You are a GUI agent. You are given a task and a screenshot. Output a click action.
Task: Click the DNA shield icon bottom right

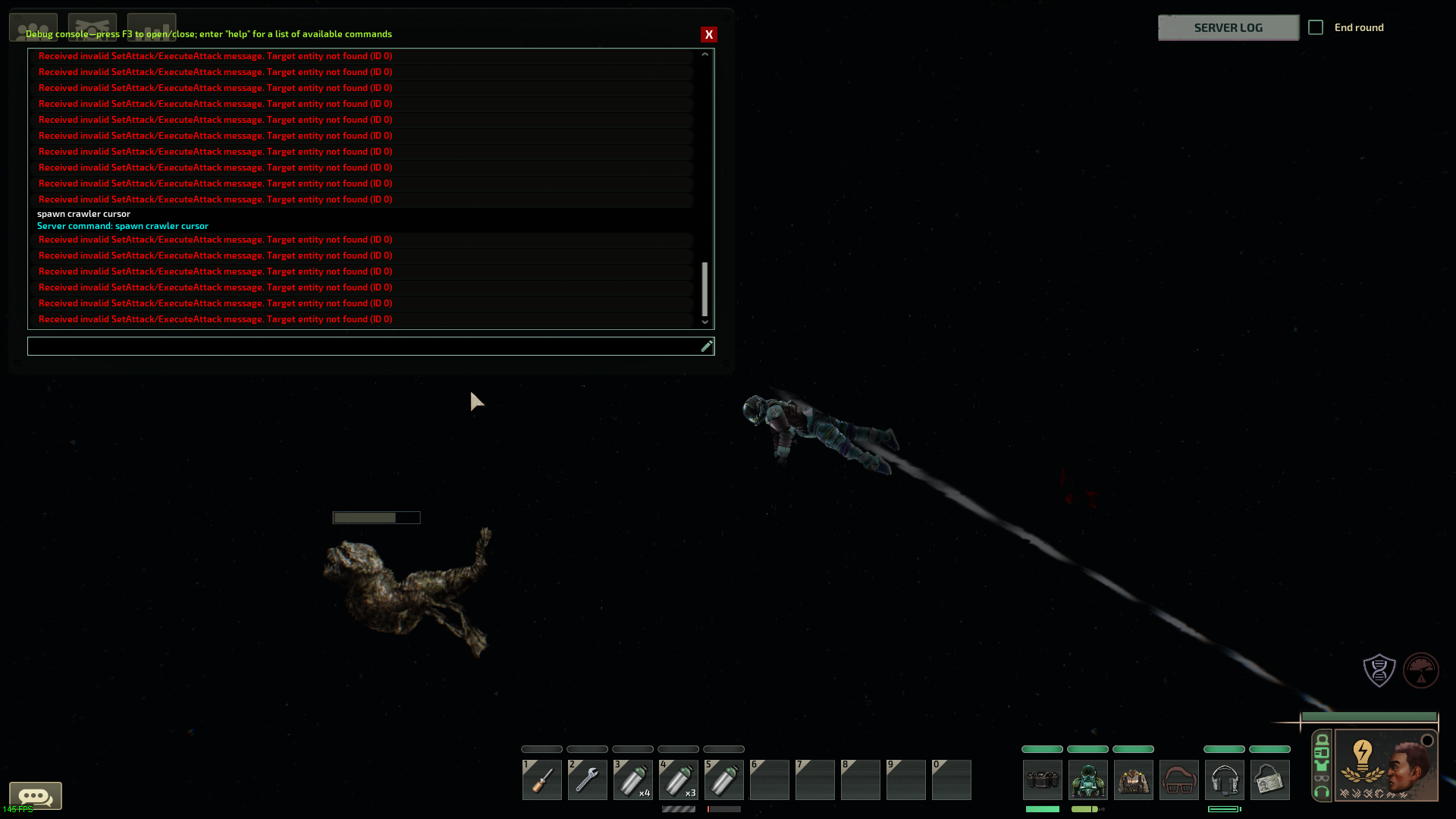(x=1379, y=670)
